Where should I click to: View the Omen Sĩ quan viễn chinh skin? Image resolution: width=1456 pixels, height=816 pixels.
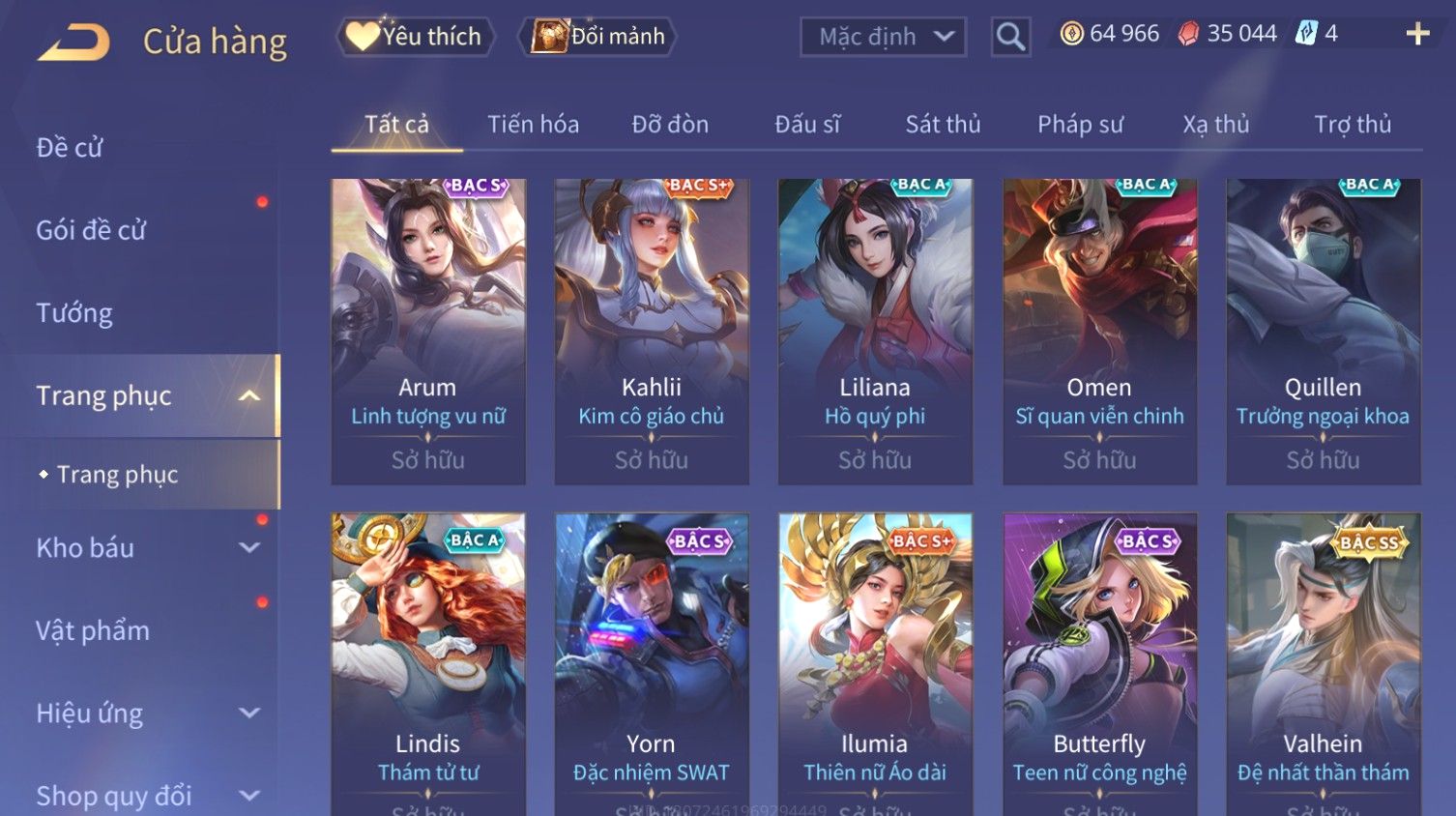pyautogui.click(x=1099, y=331)
